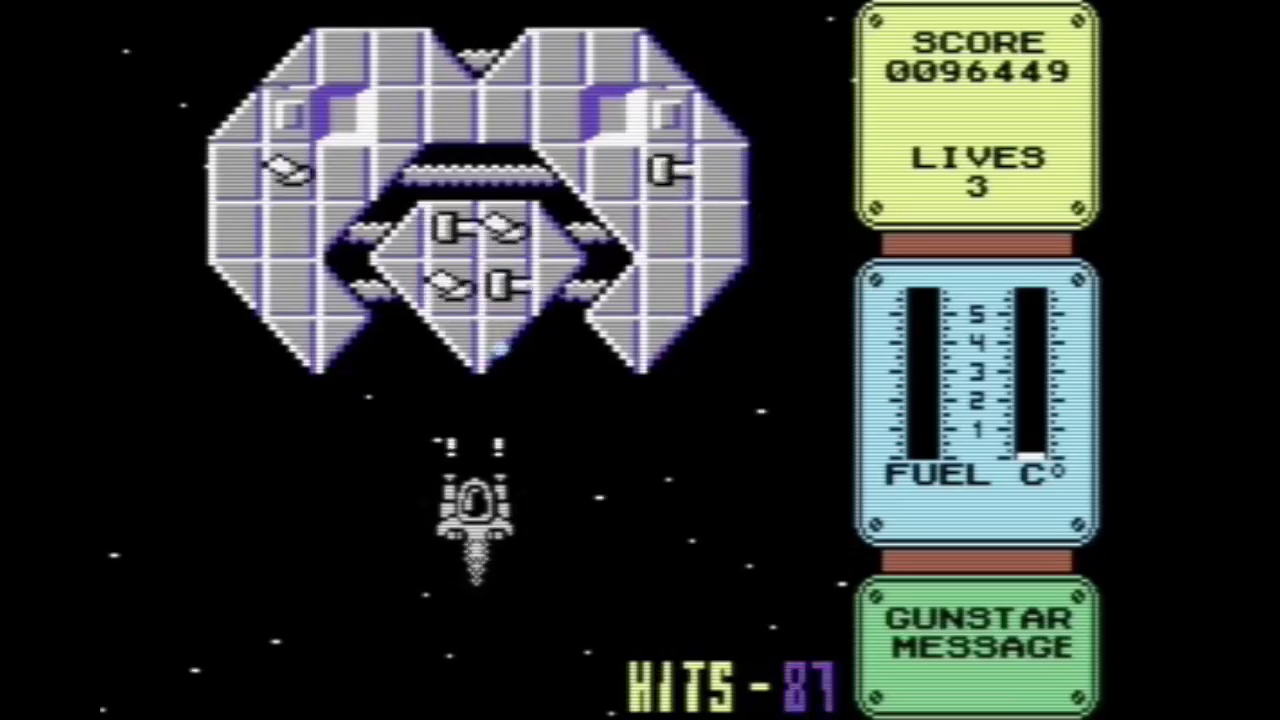Click the GUNSTAR MESSAGE label
Screen dimensions: 1280x720
[977, 633]
